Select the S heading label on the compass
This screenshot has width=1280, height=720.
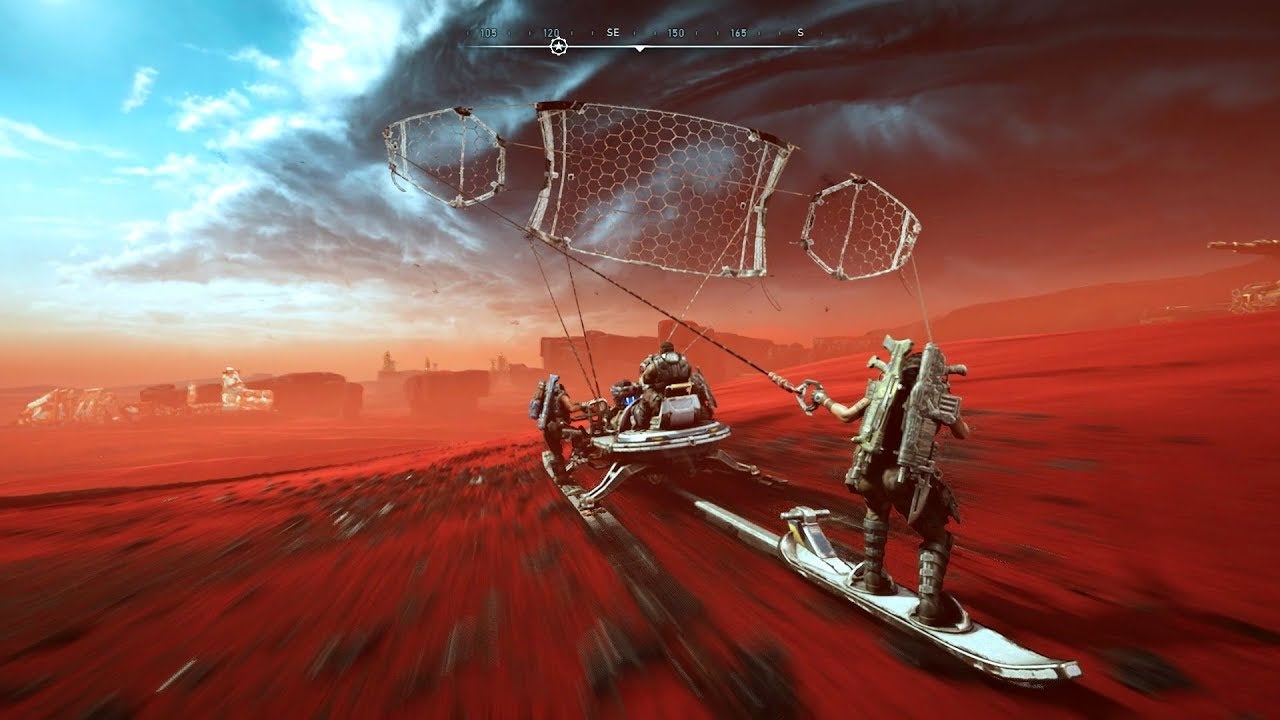point(799,32)
